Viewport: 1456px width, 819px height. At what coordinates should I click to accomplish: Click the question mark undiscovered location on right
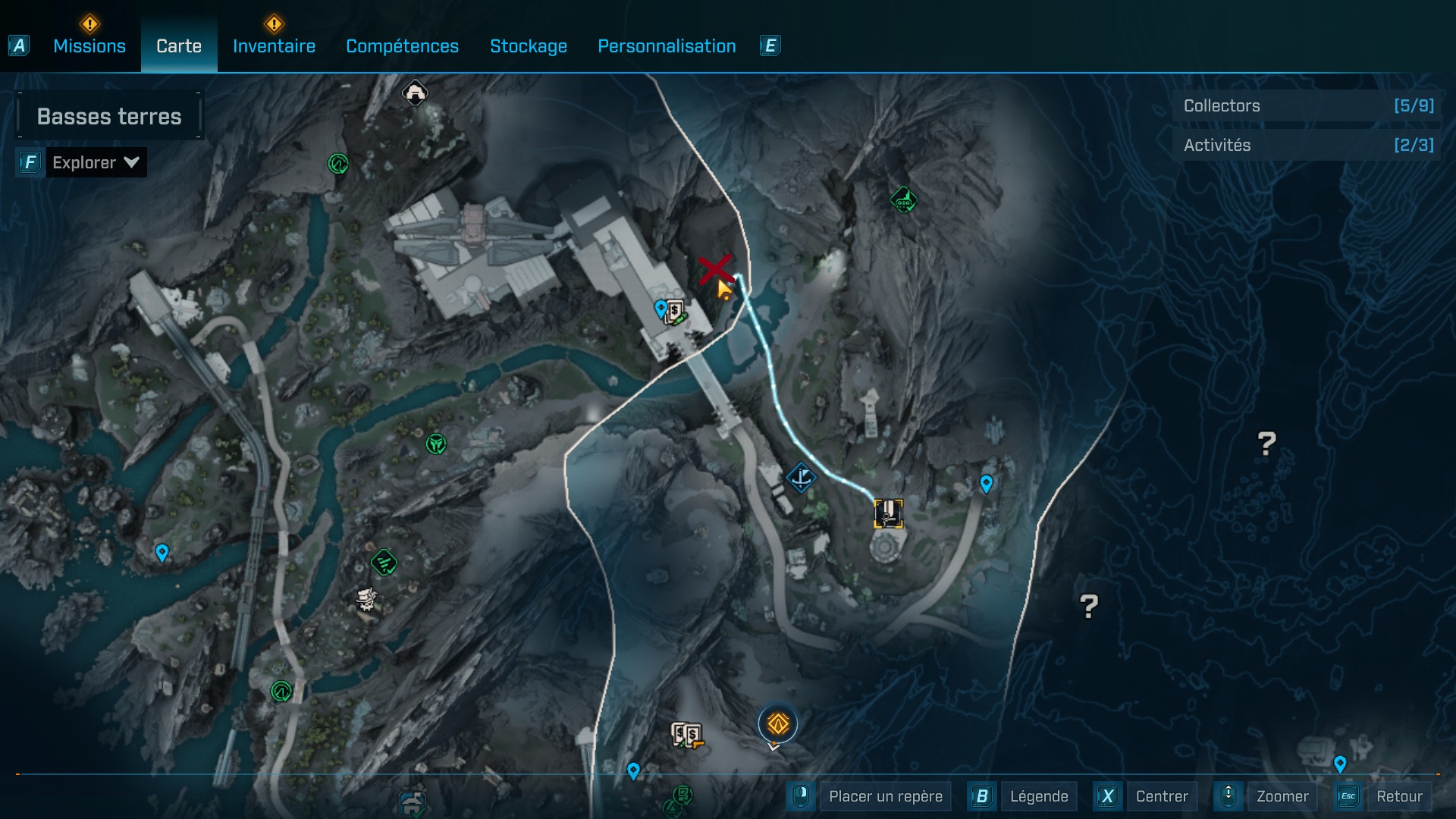[1265, 442]
